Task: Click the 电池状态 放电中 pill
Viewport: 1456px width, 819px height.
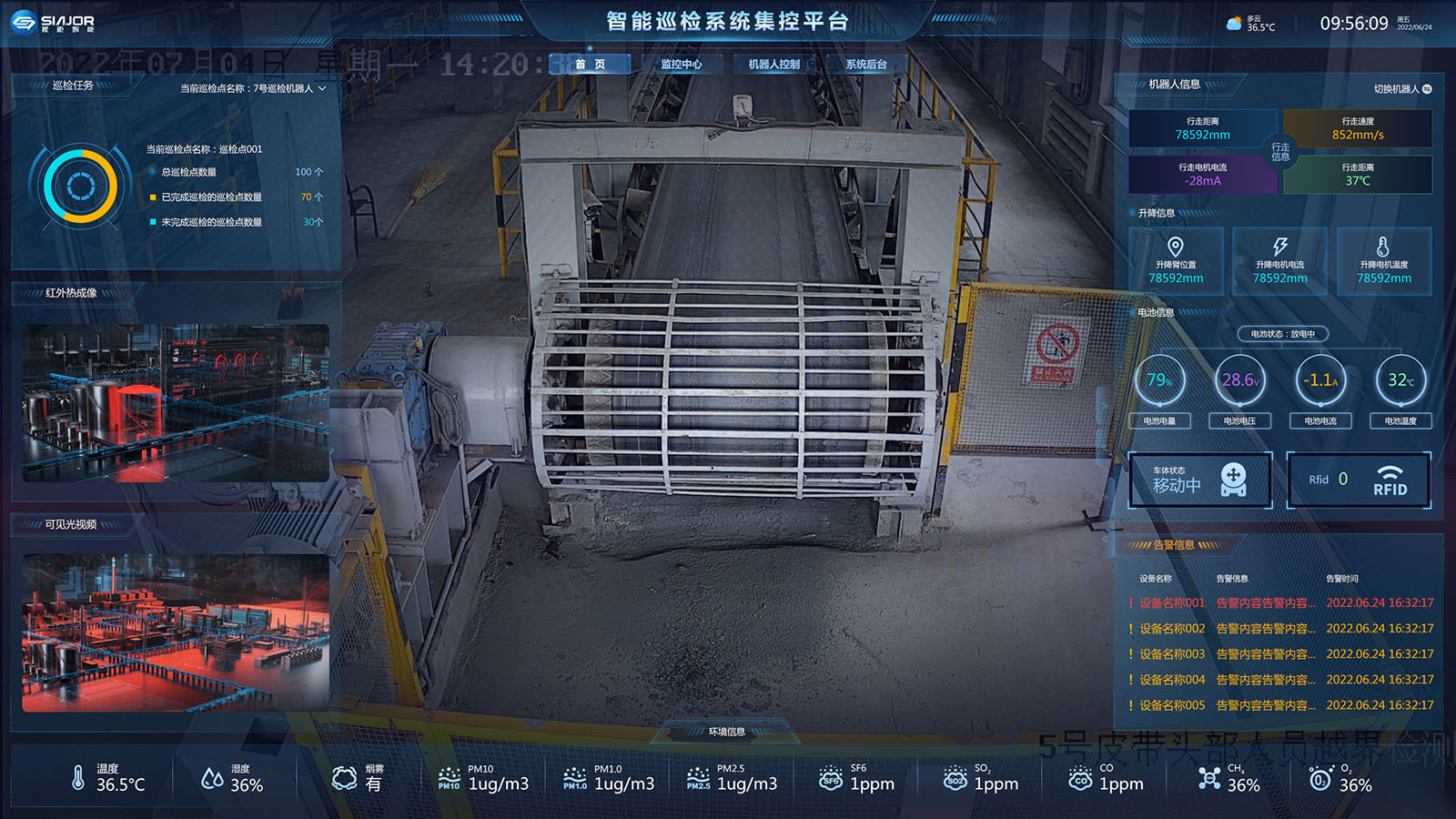Action: 1282,334
